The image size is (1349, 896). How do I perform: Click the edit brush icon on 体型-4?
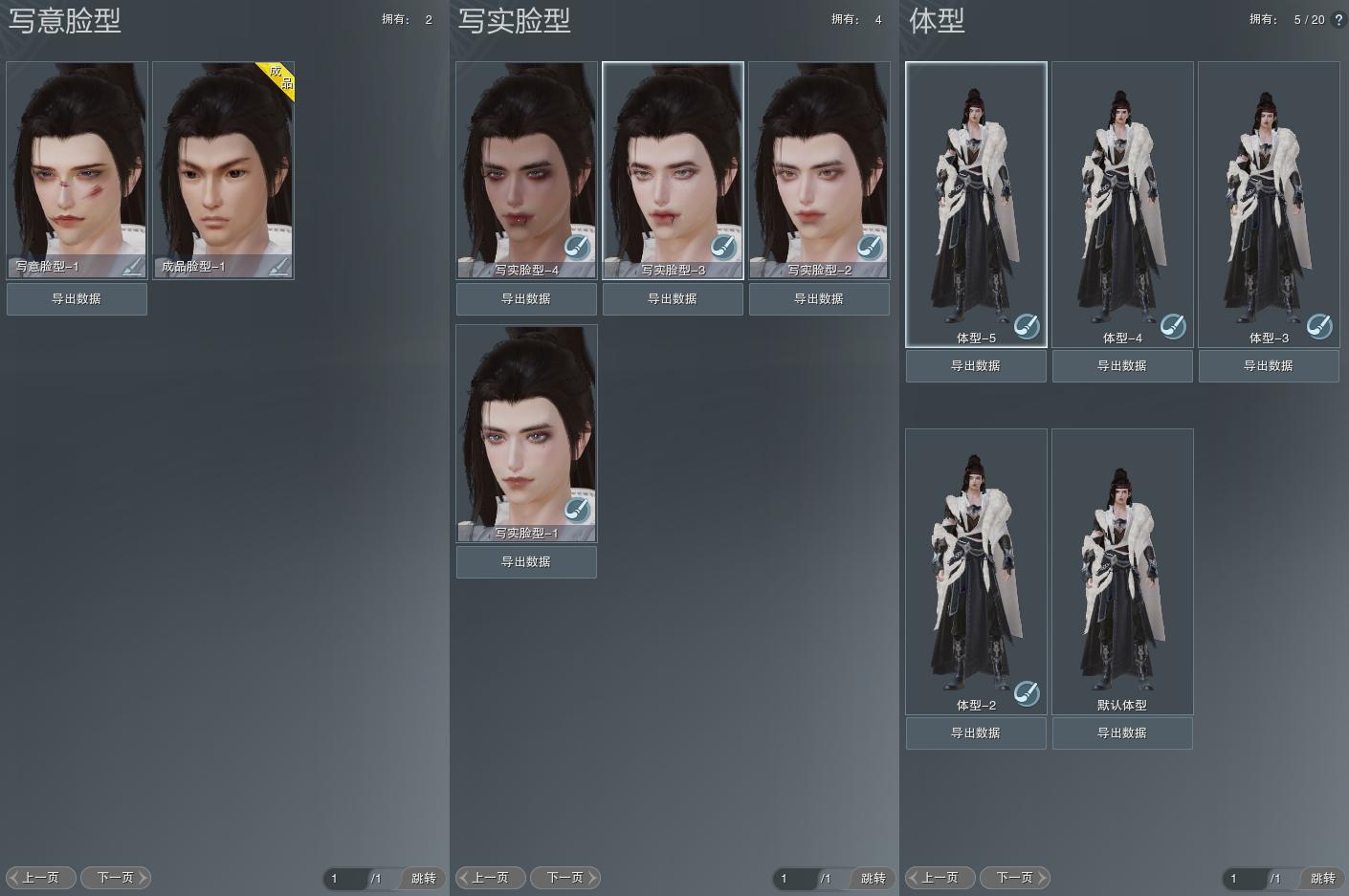[x=1173, y=326]
